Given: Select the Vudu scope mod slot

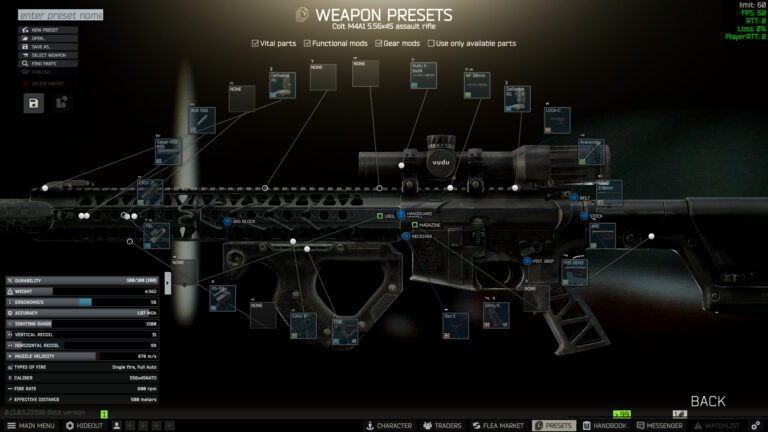Looking at the screenshot, I should click(x=424, y=76).
